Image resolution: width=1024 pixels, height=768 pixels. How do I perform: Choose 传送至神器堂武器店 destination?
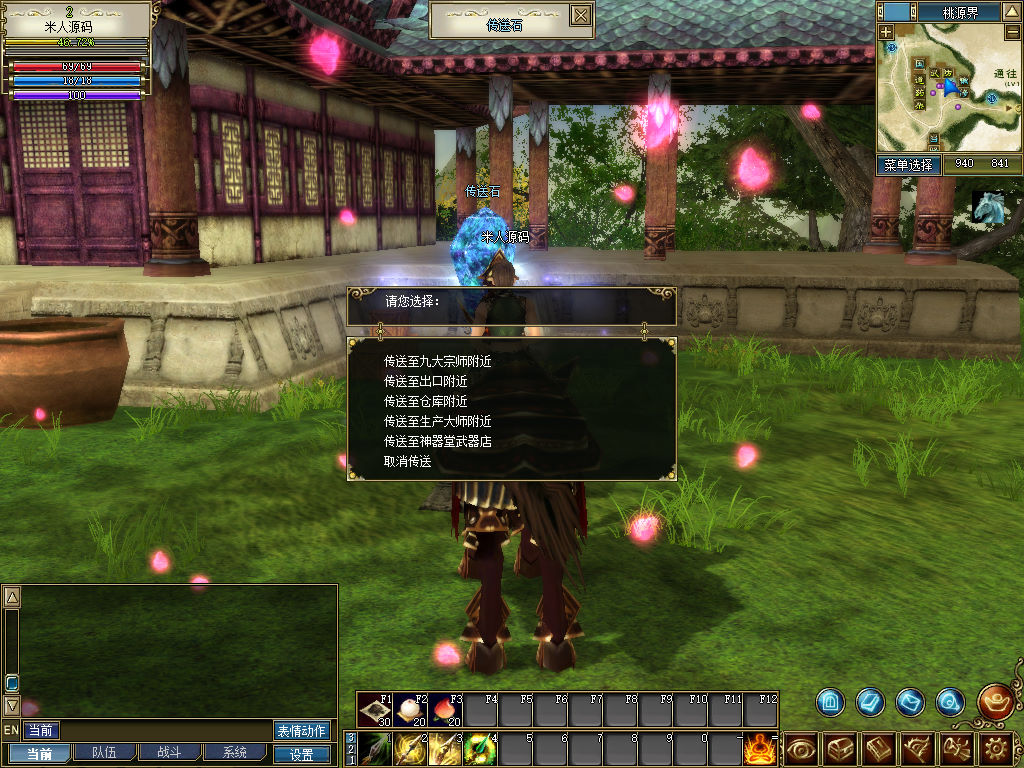437,441
